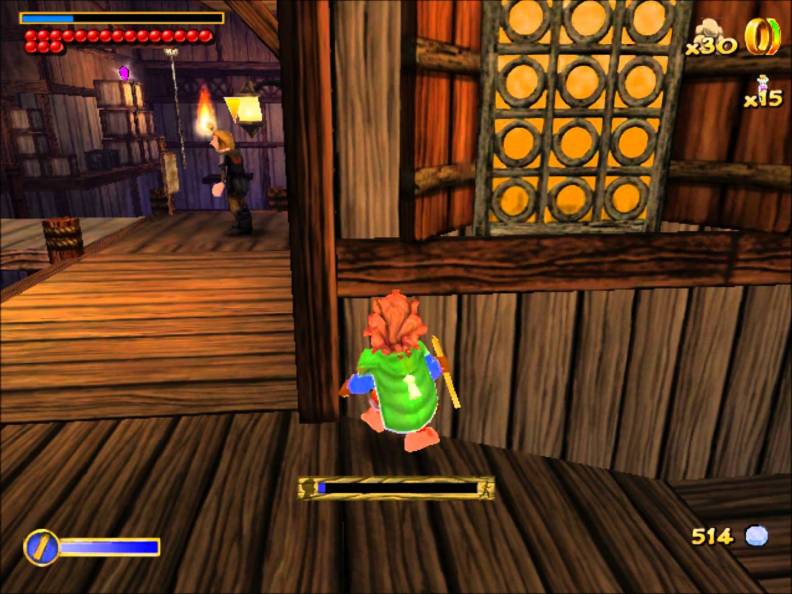Click the walking stick weapon icon
792x594 pixels.
pos(41,547)
